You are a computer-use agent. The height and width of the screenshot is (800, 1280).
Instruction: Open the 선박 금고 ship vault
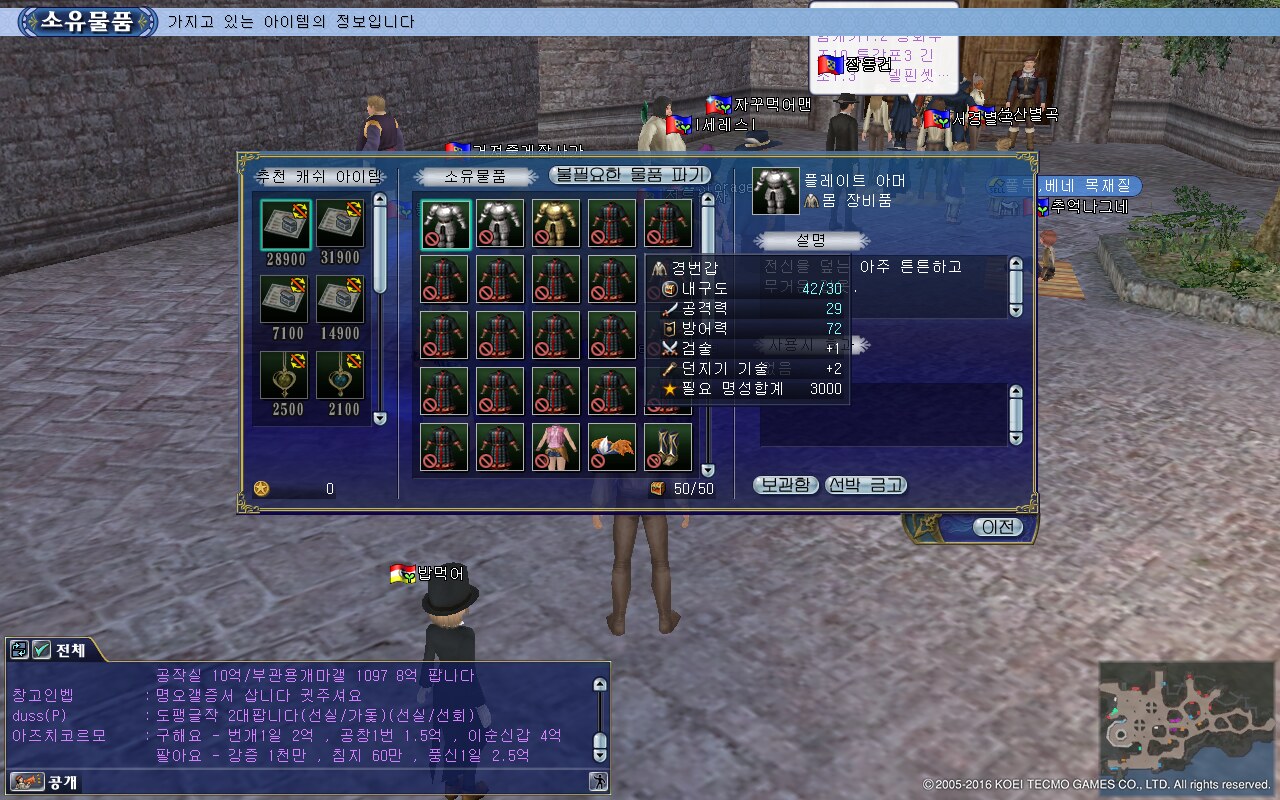pyautogui.click(x=866, y=485)
